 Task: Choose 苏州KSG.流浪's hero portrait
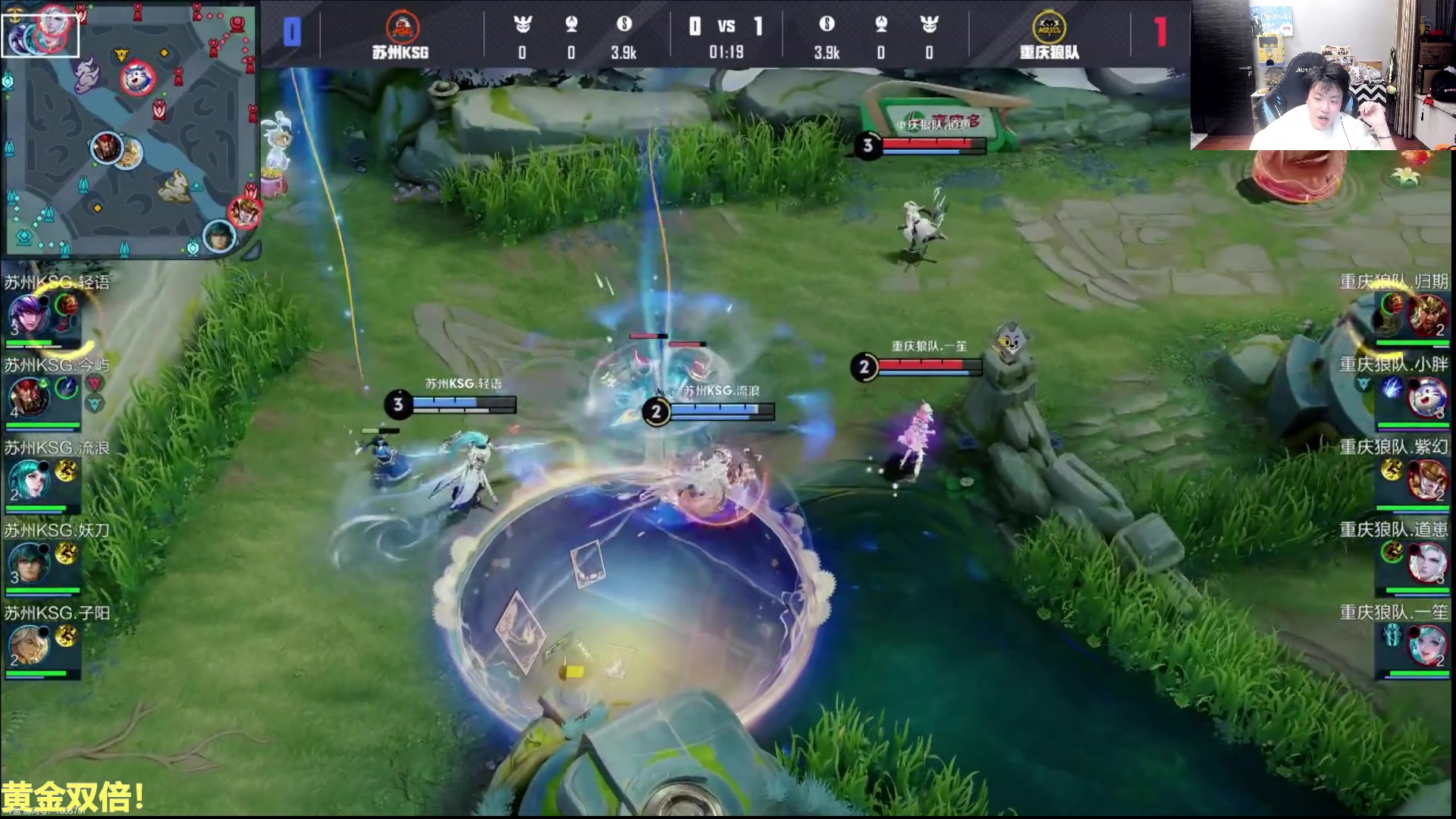click(x=29, y=479)
